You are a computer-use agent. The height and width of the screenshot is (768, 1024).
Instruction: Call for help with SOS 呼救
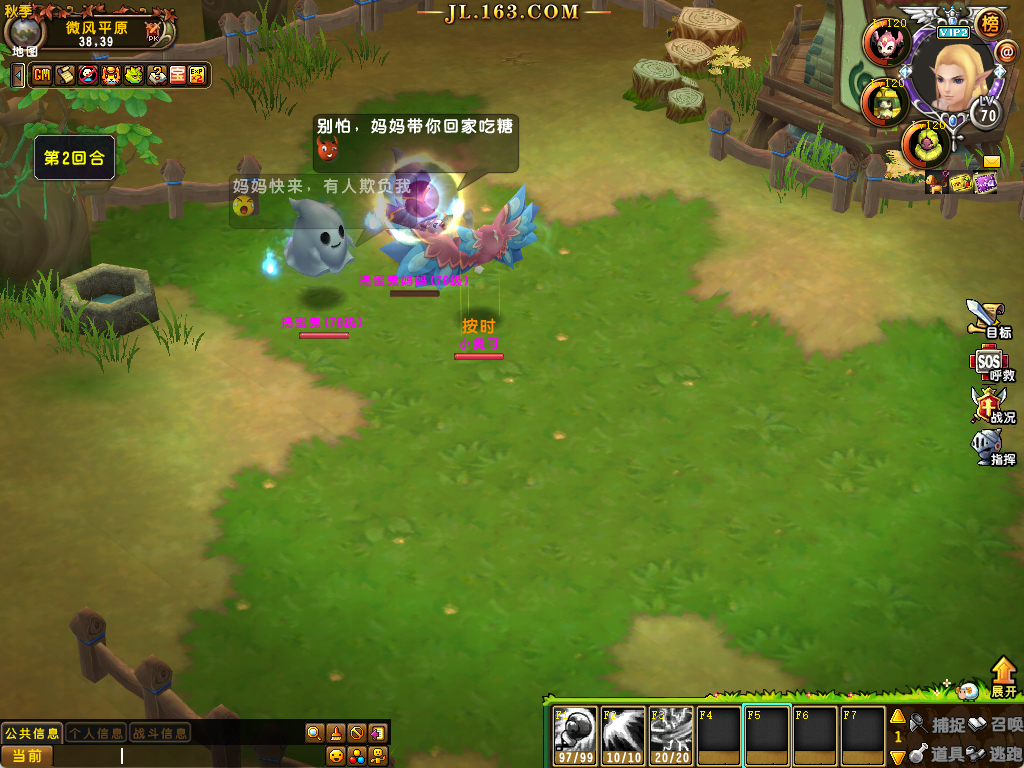(988, 363)
